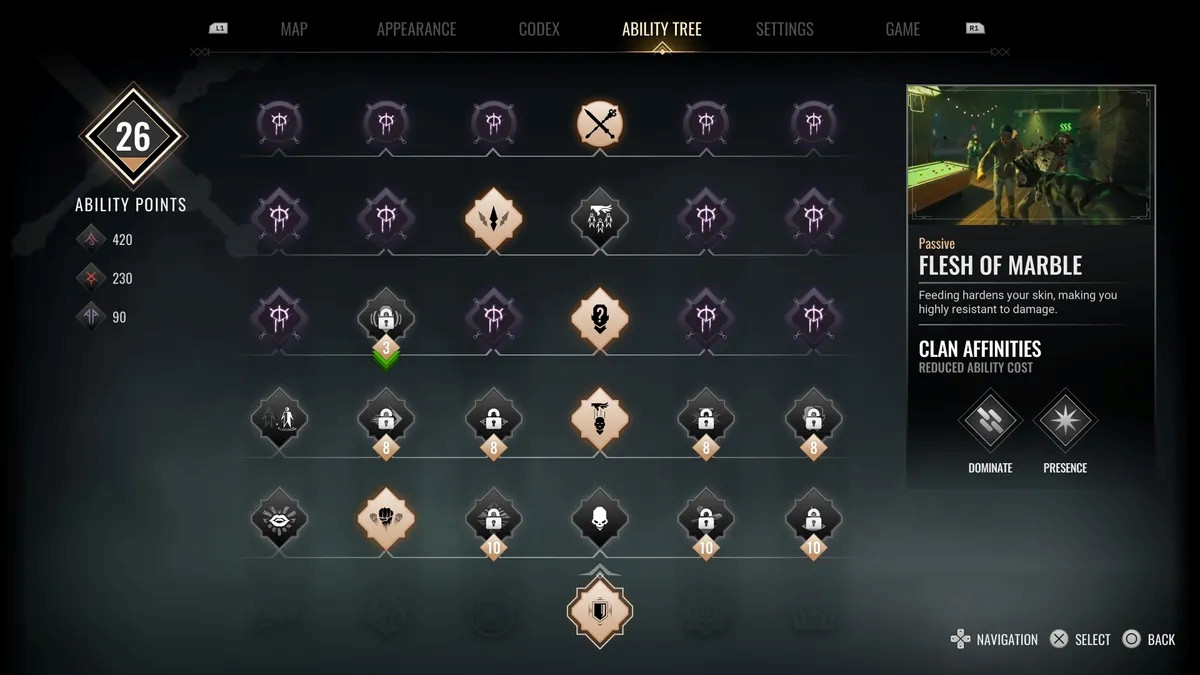Select the plain skull ability node
The image size is (1200, 675).
[600, 519]
